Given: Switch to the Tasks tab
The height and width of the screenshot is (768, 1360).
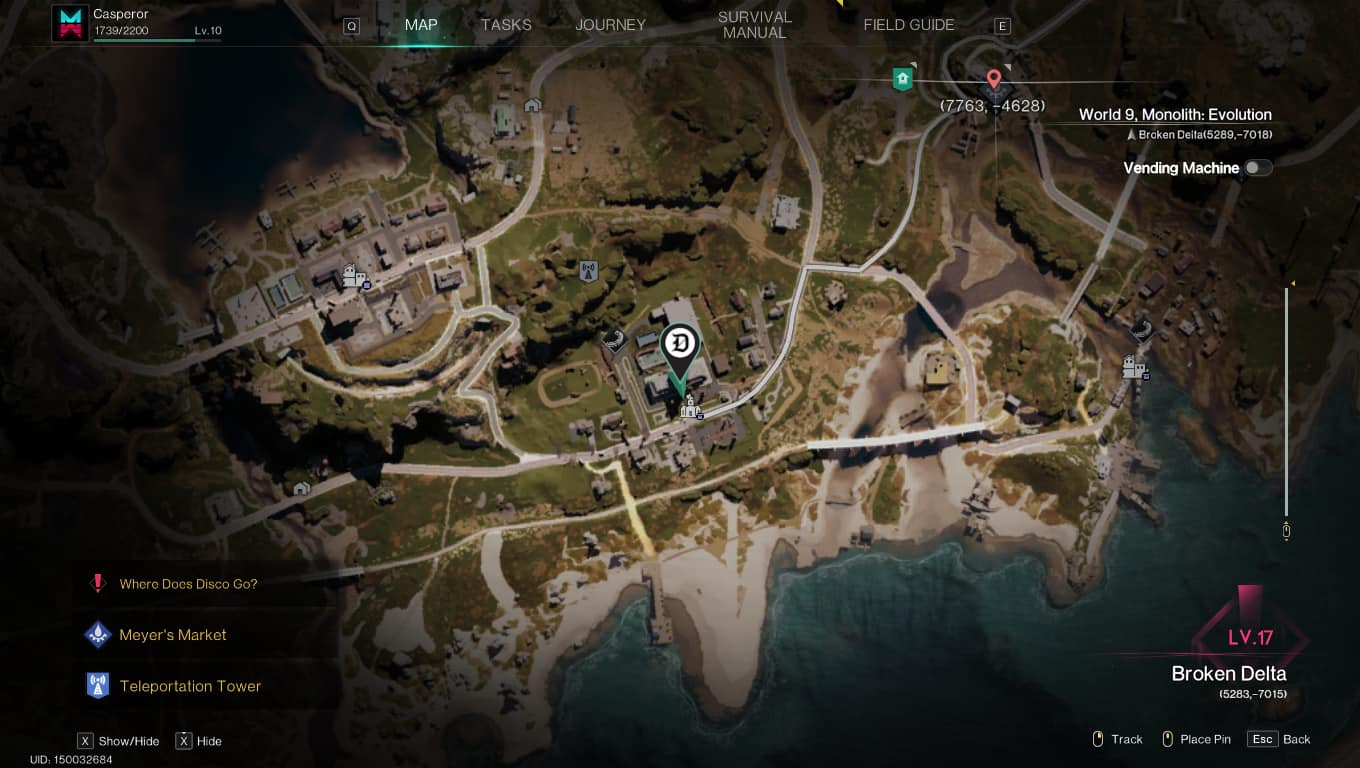Looking at the screenshot, I should coord(506,25).
